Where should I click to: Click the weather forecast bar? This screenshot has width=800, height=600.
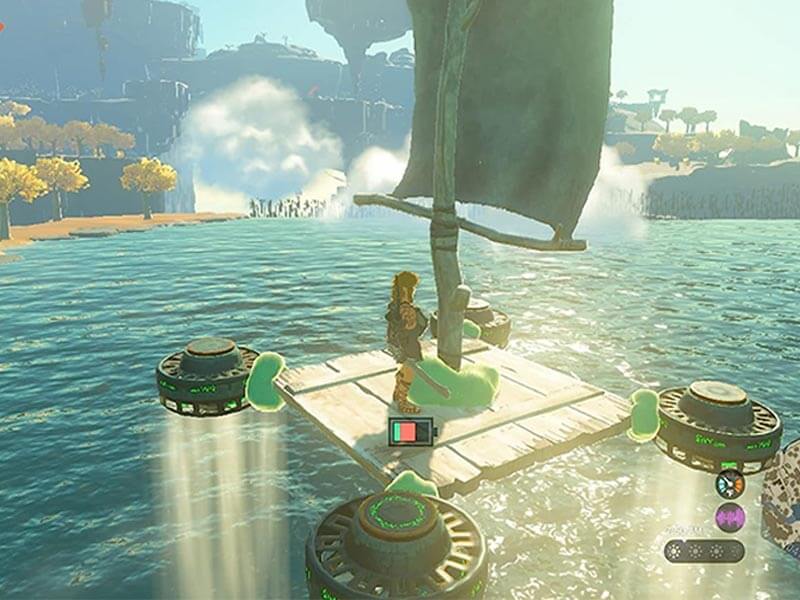(704, 551)
